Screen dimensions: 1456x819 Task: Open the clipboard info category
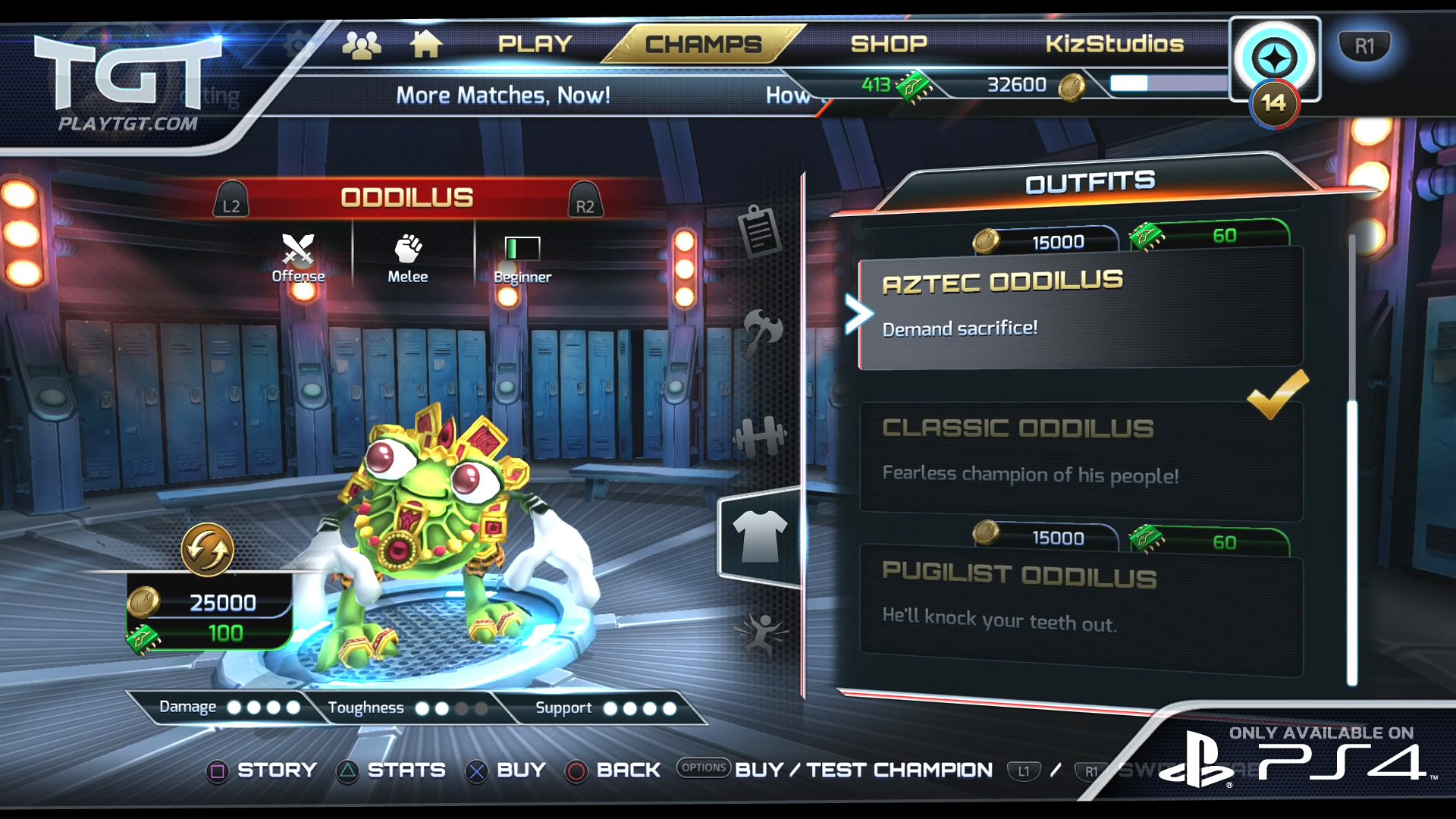point(759,231)
